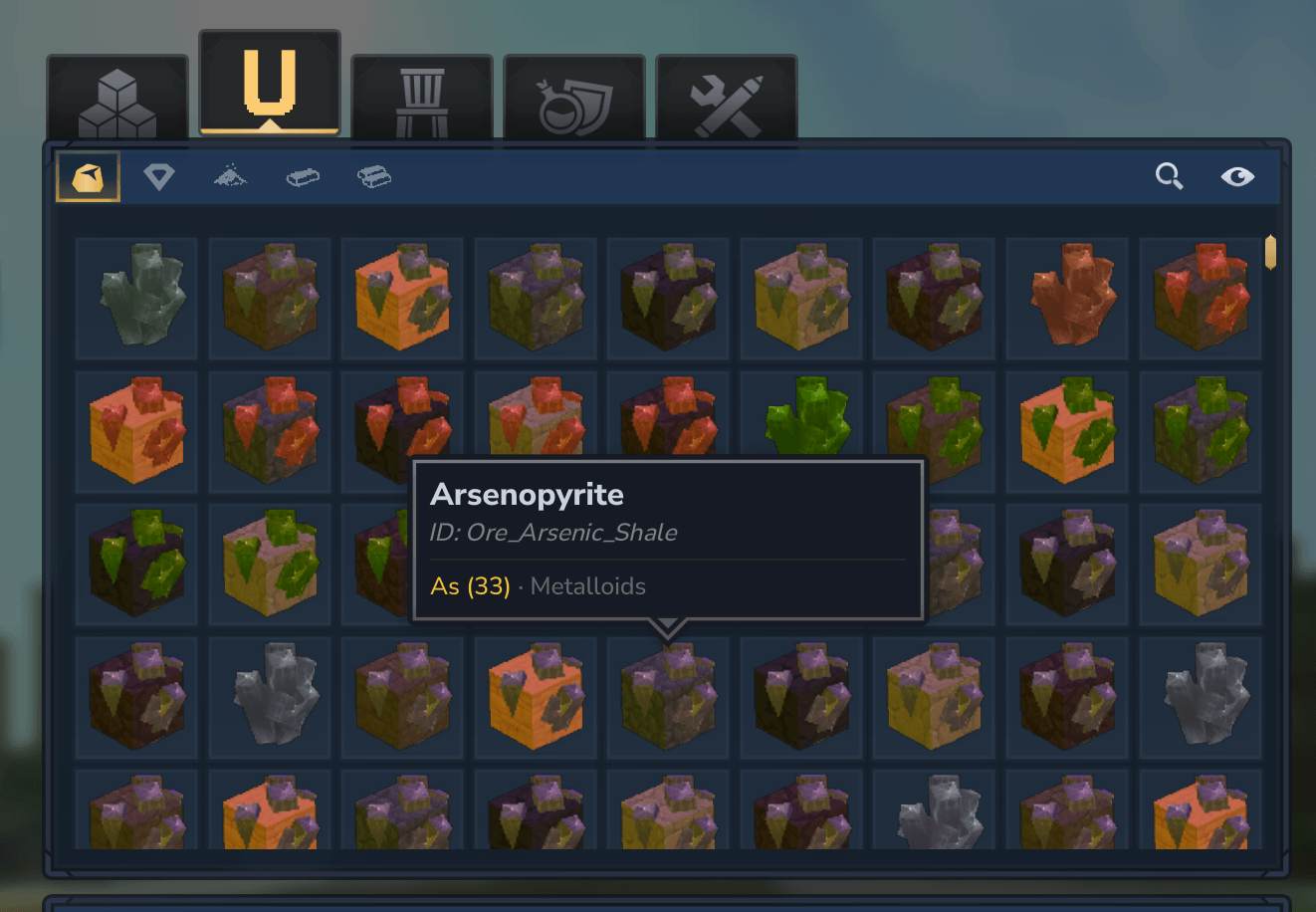Select the yellow U category tab
1316x912 pixels.
[x=270, y=85]
